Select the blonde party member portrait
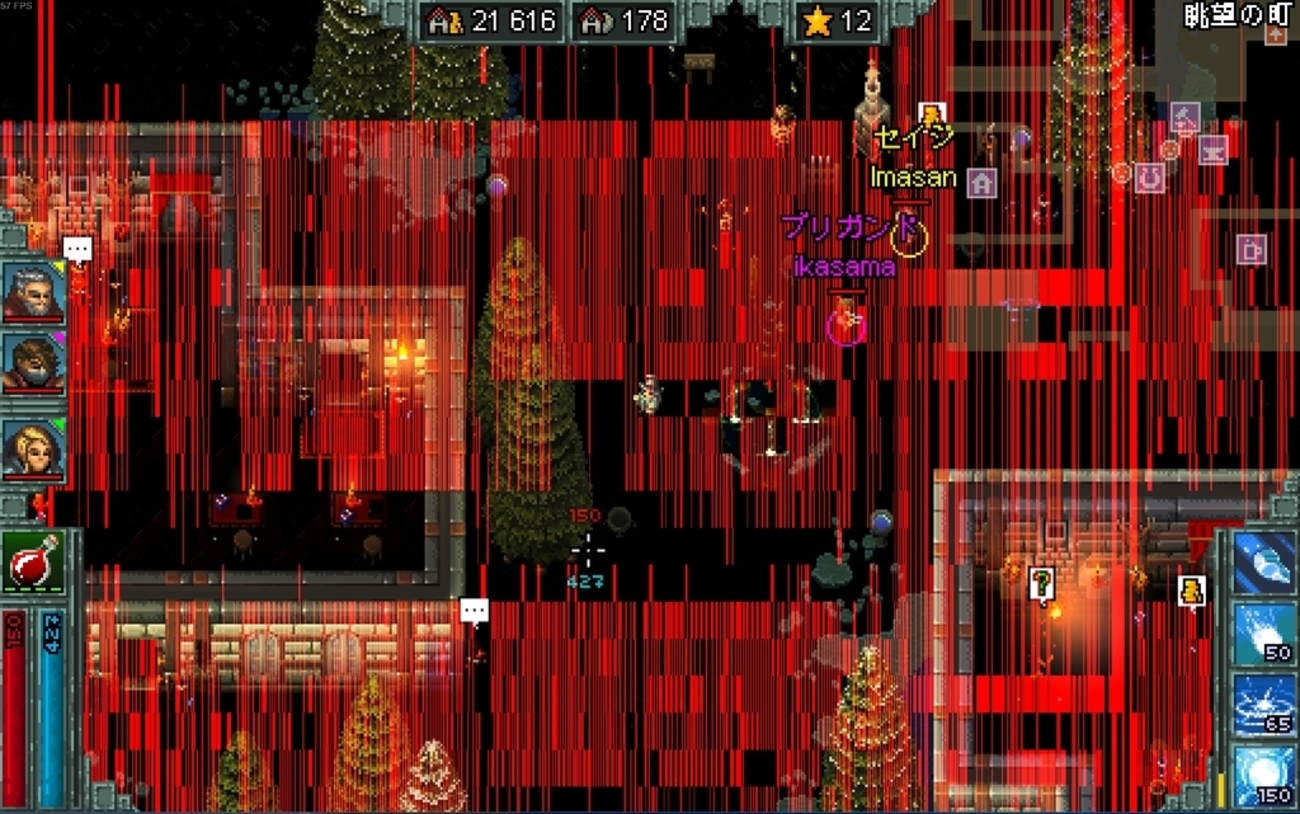Image resolution: width=1300 pixels, height=814 pixels. click(34, 450)
